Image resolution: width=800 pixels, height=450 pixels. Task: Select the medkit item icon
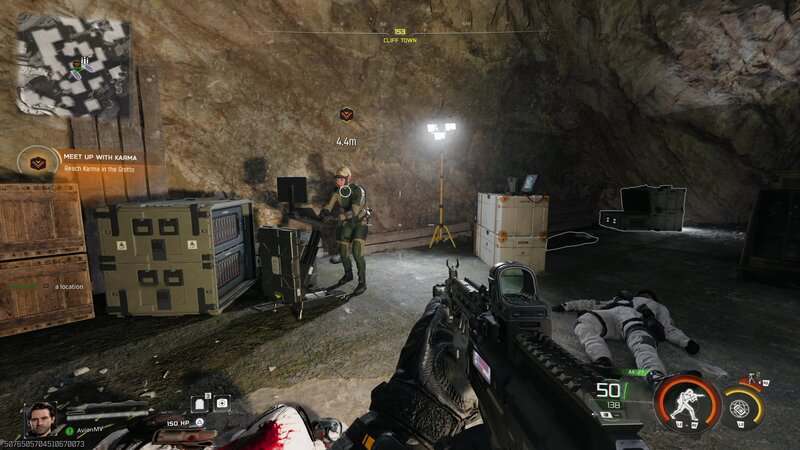[222, 403]
